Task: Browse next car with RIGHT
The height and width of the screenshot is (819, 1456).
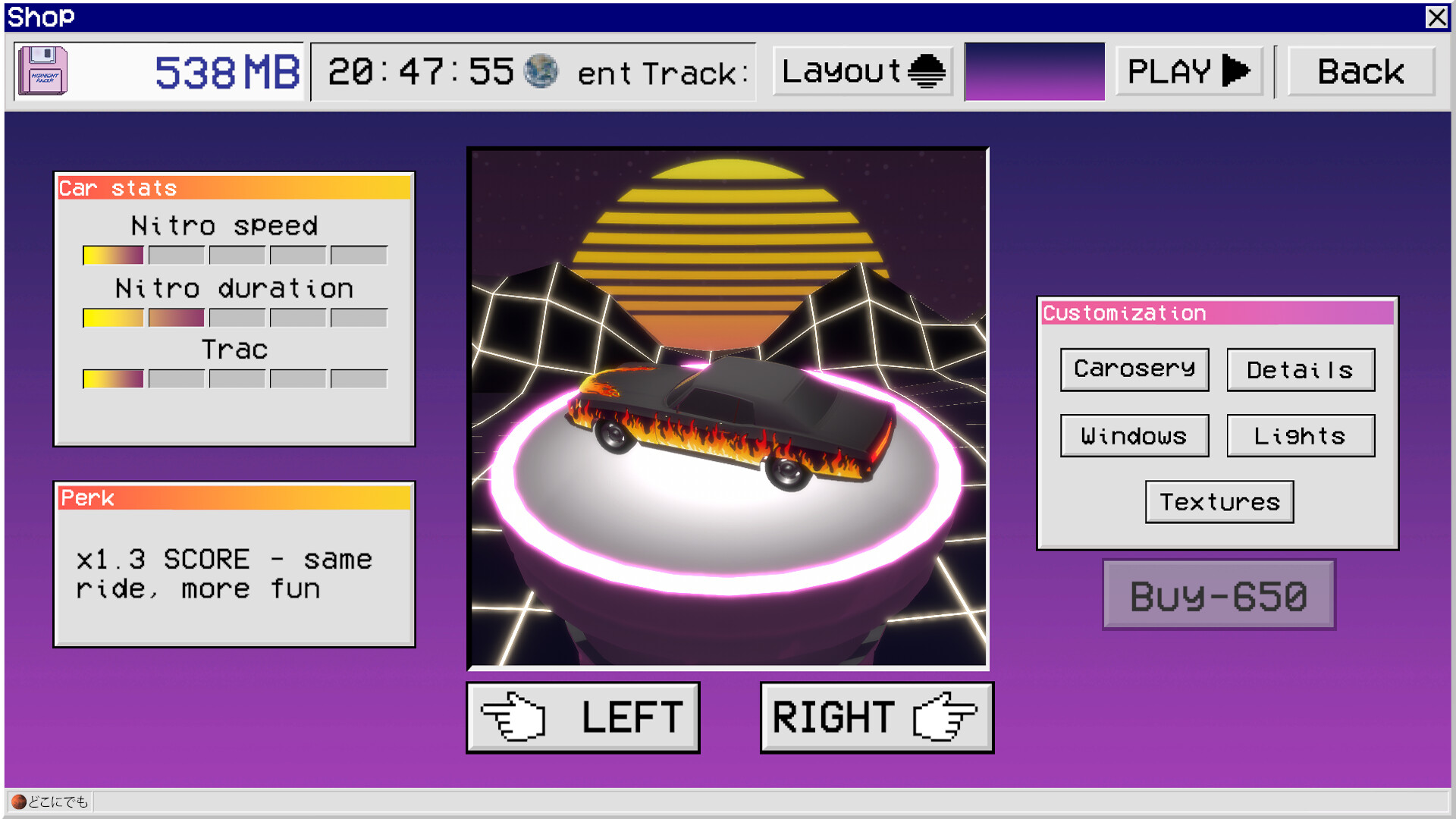Action: point(877,716)
